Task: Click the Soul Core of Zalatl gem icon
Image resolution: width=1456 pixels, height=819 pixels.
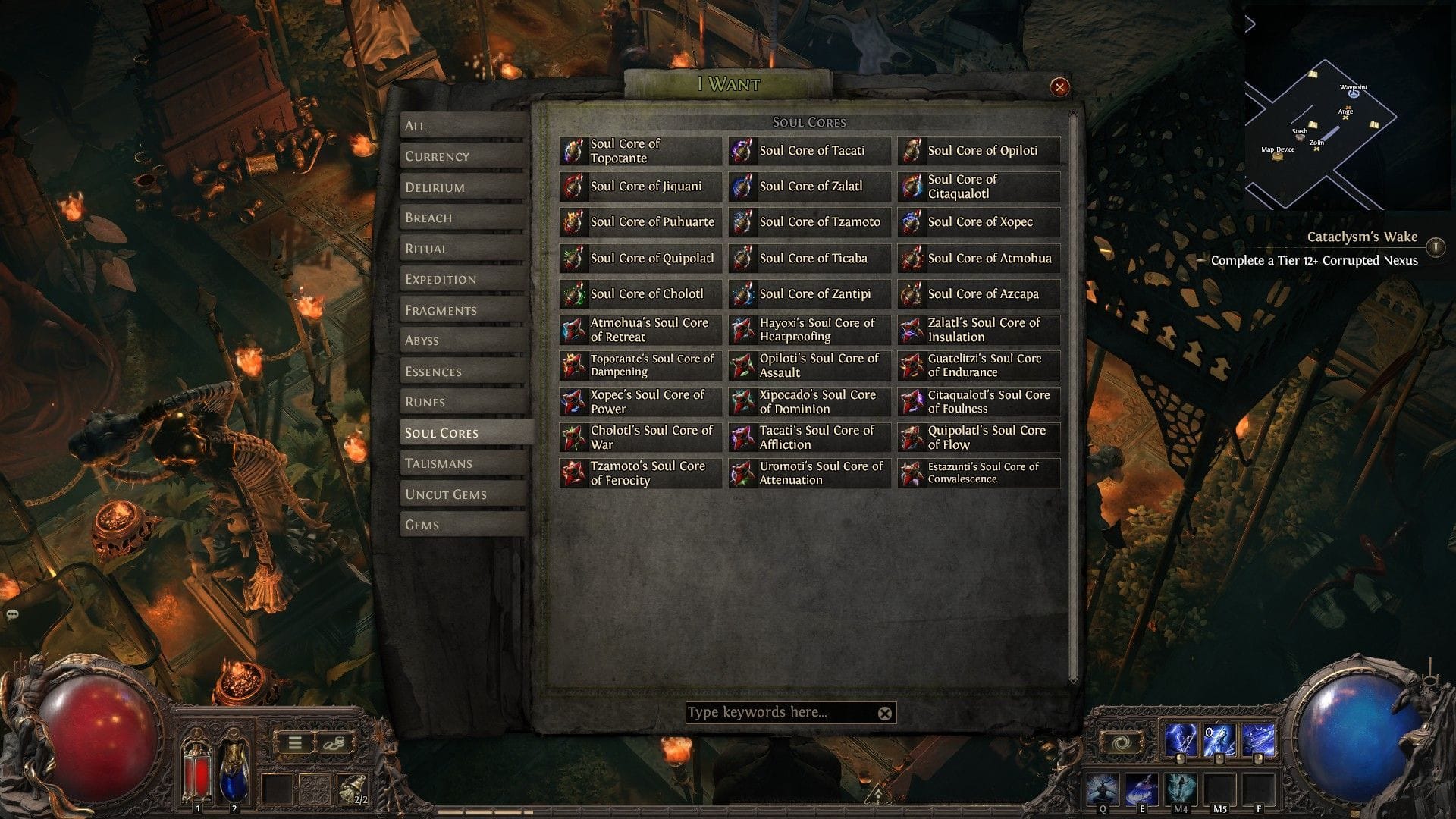Action: [743, 186]
